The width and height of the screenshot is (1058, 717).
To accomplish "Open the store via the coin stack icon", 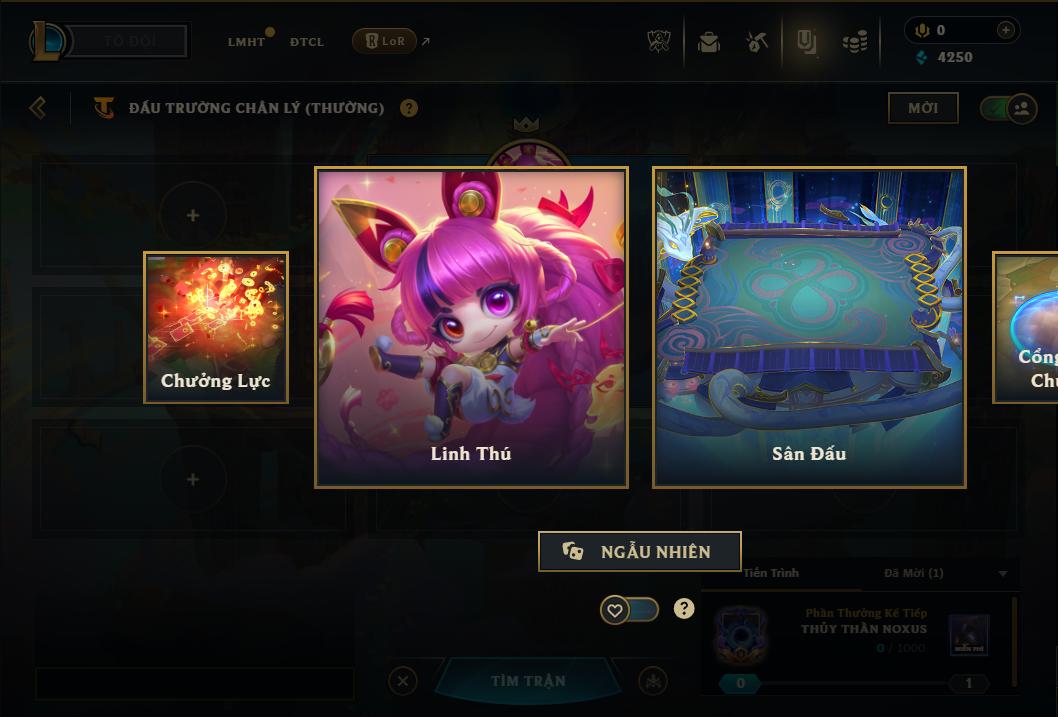I will click(x=854, y=42).
